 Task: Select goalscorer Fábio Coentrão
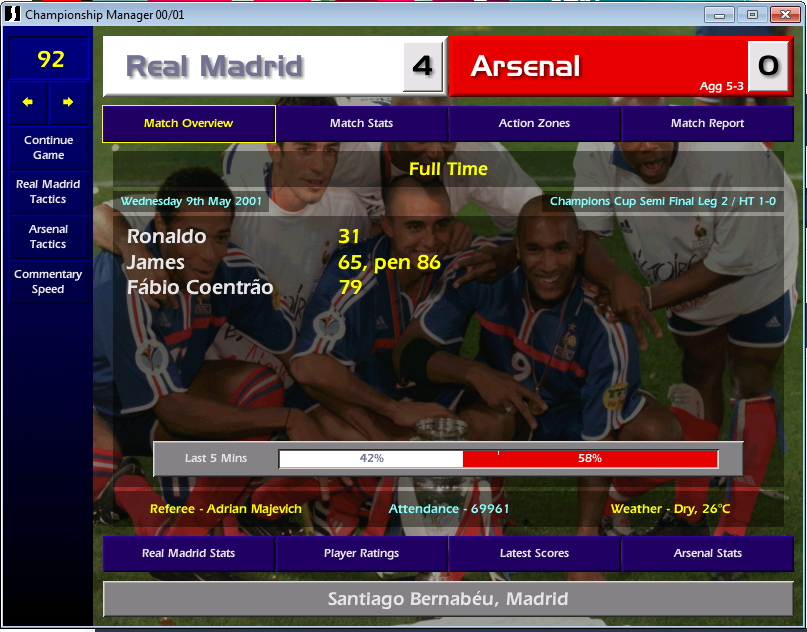(x=200, y=288)
